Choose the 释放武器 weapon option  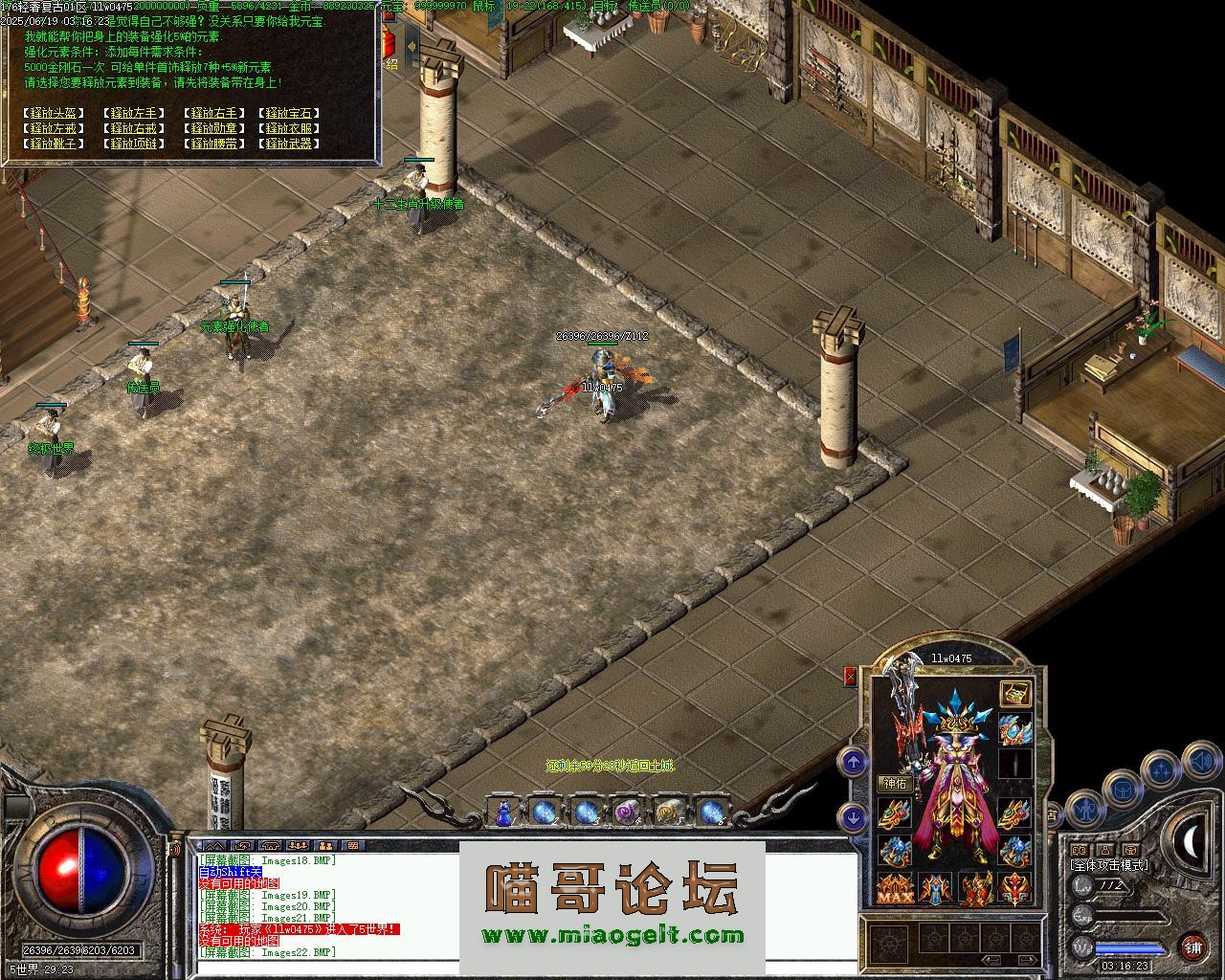[289, 144]
